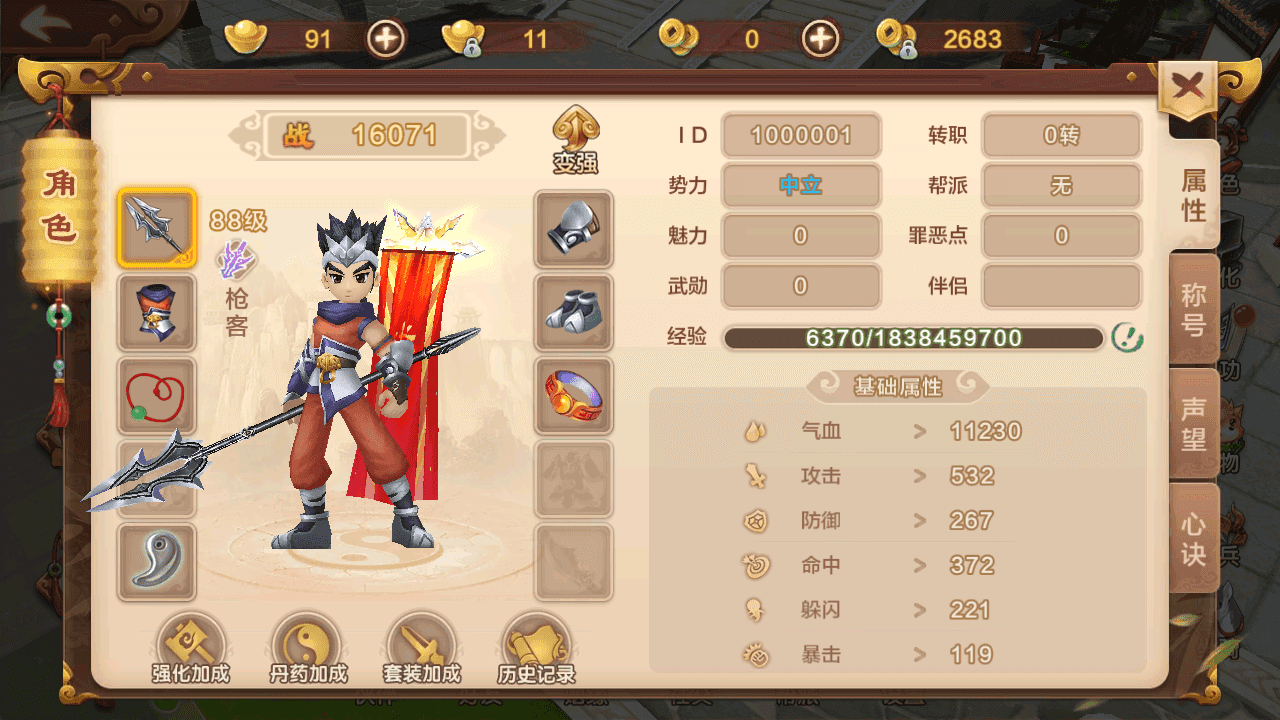Open 套装加成 set bonus
This screenshot has width=1280, height=720.
(422, 648)
